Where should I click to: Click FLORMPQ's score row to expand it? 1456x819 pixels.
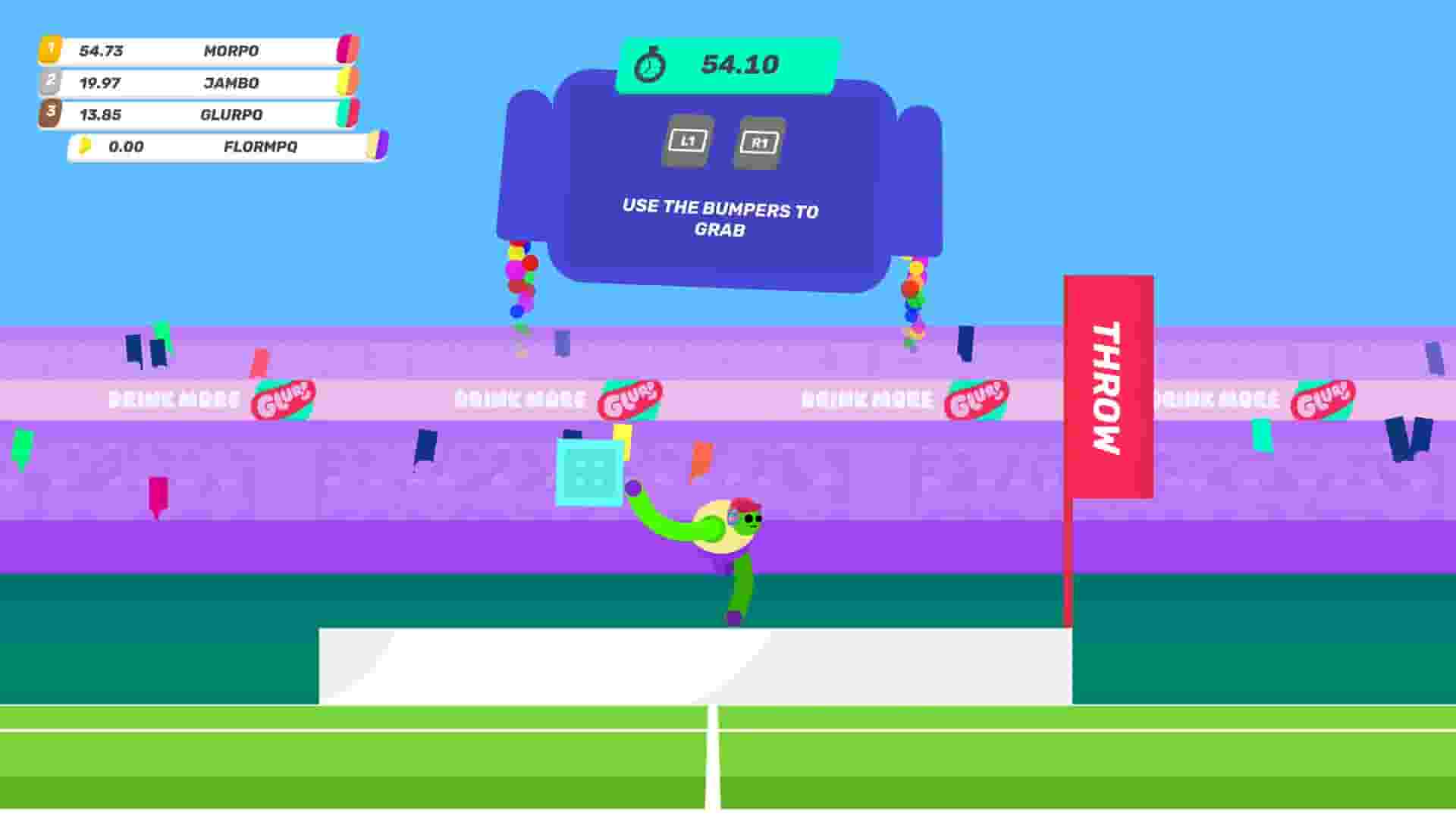pyautogui.click(x=220, y=147)
